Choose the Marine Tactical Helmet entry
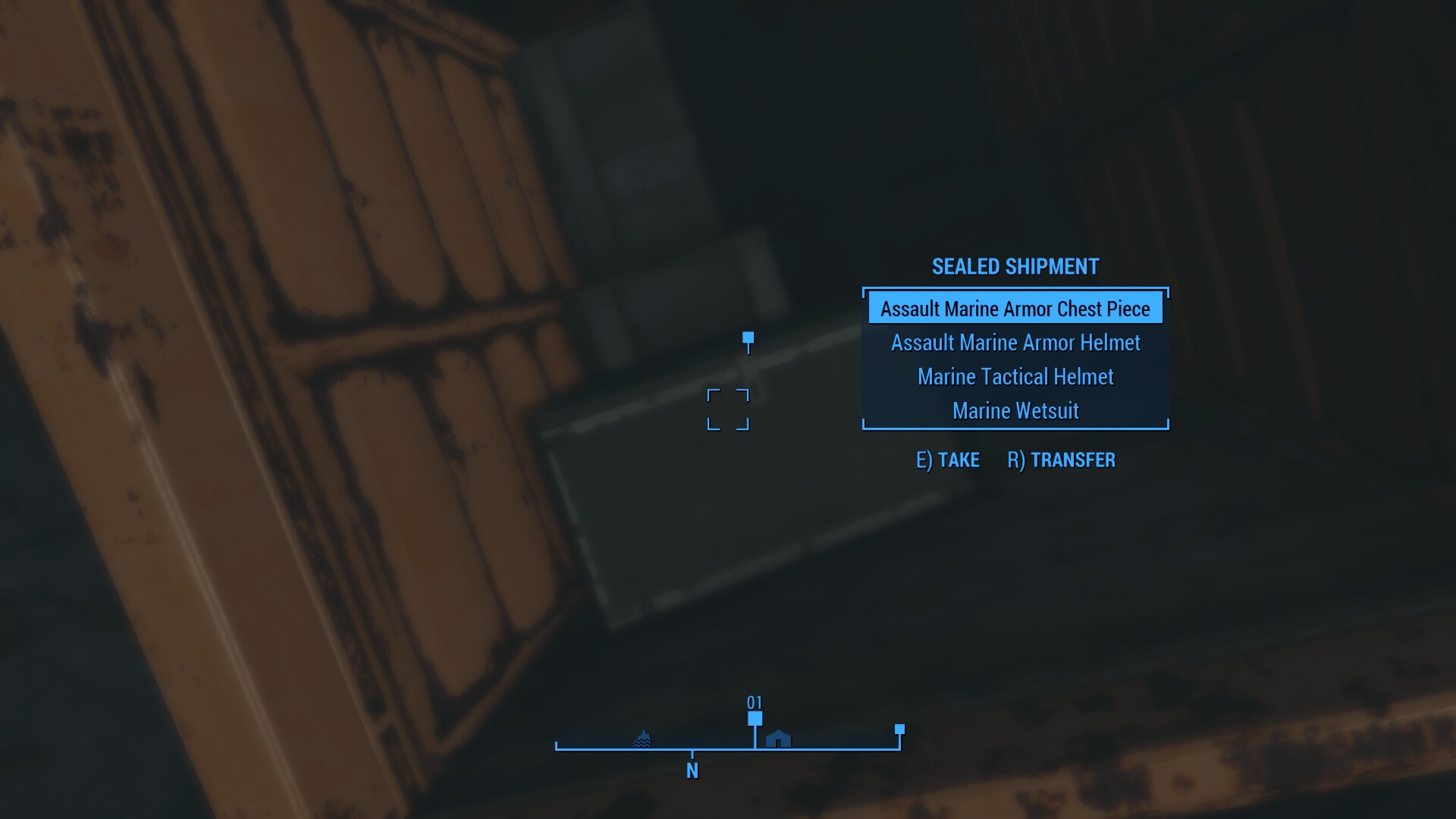The height and width of the screenshot is (819, 1456). coord(1015,377)
